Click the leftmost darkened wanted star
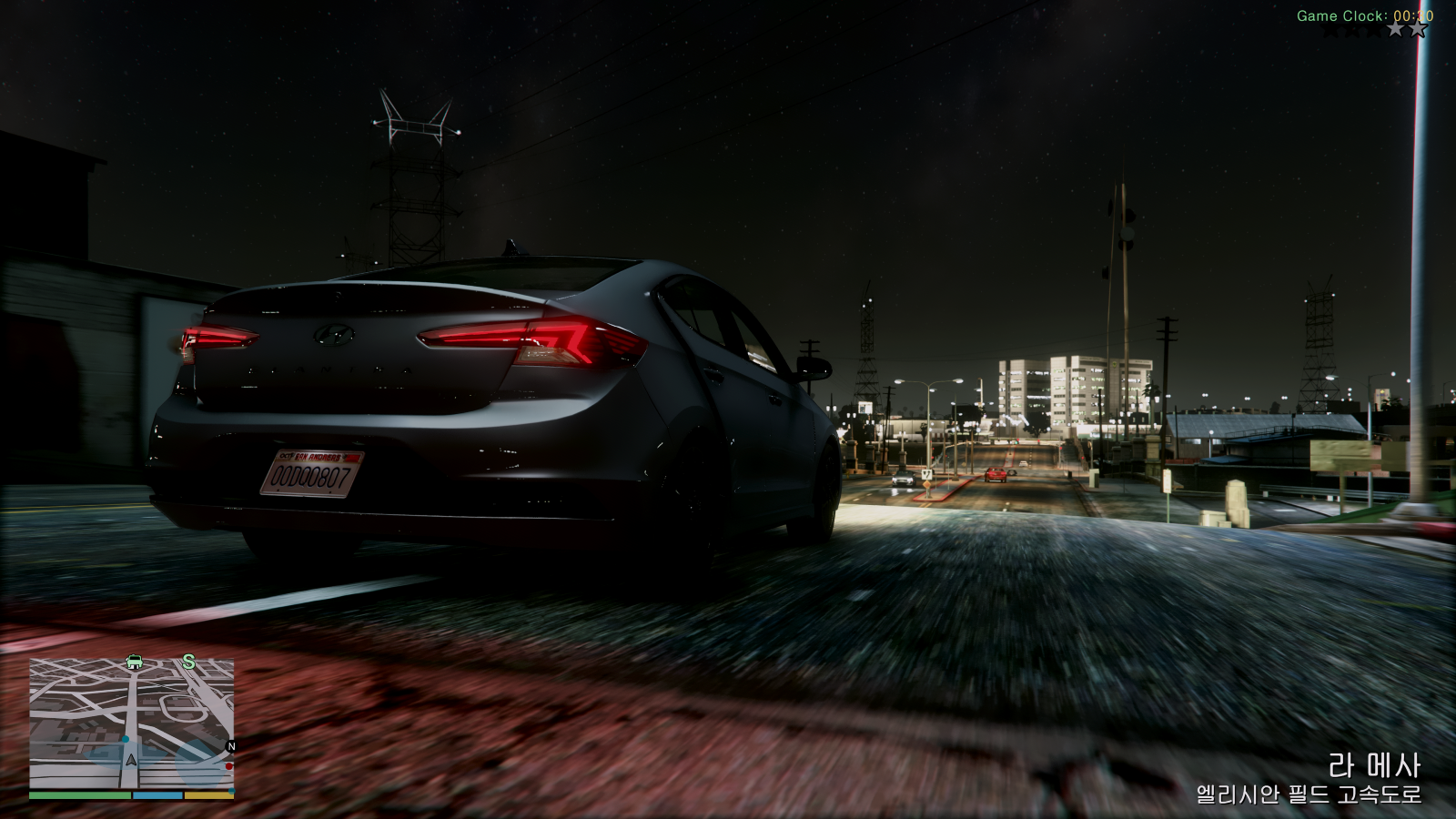 (x=1331, y=28)
